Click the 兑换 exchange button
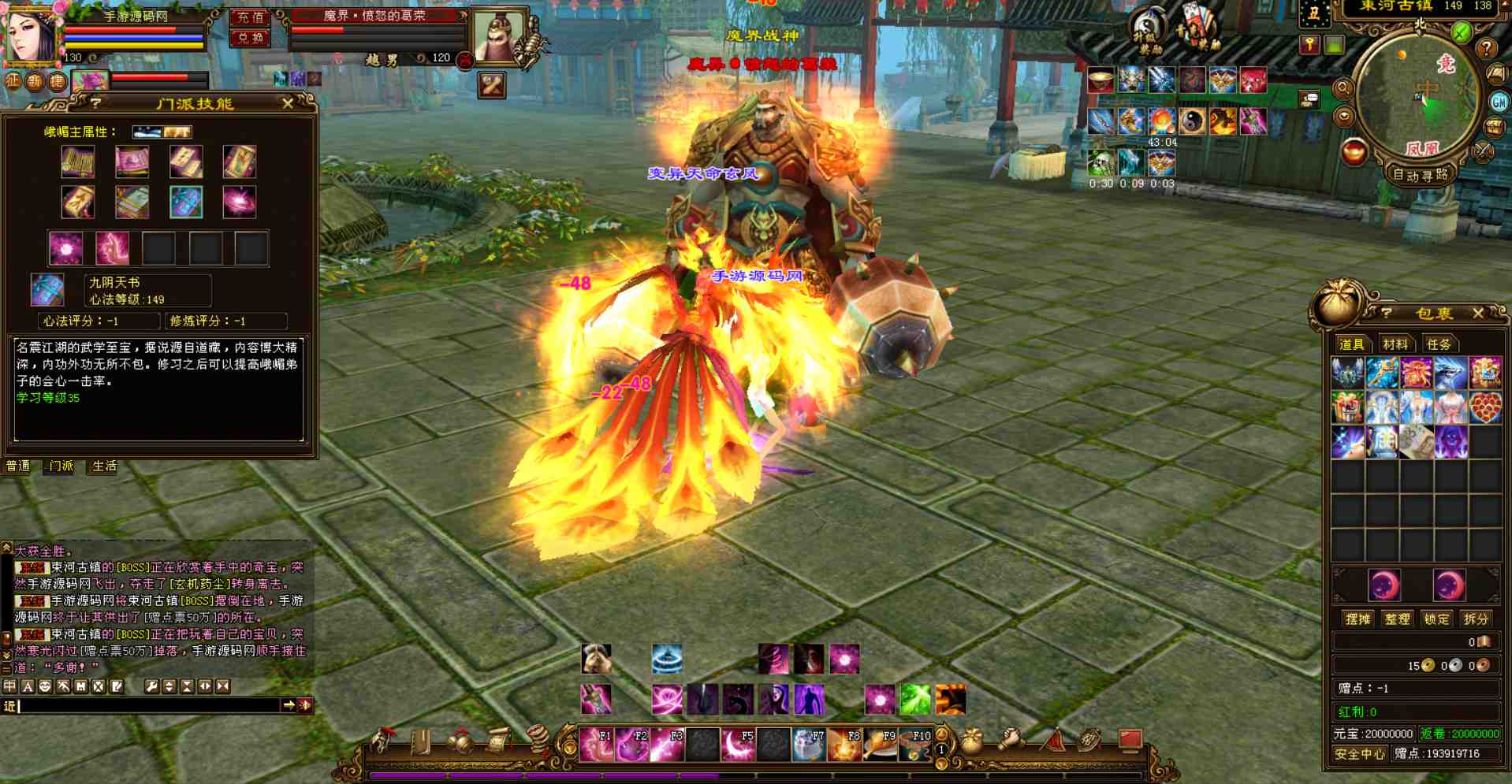The width and height of the screenshot is (1512, 784). [251, 37]
